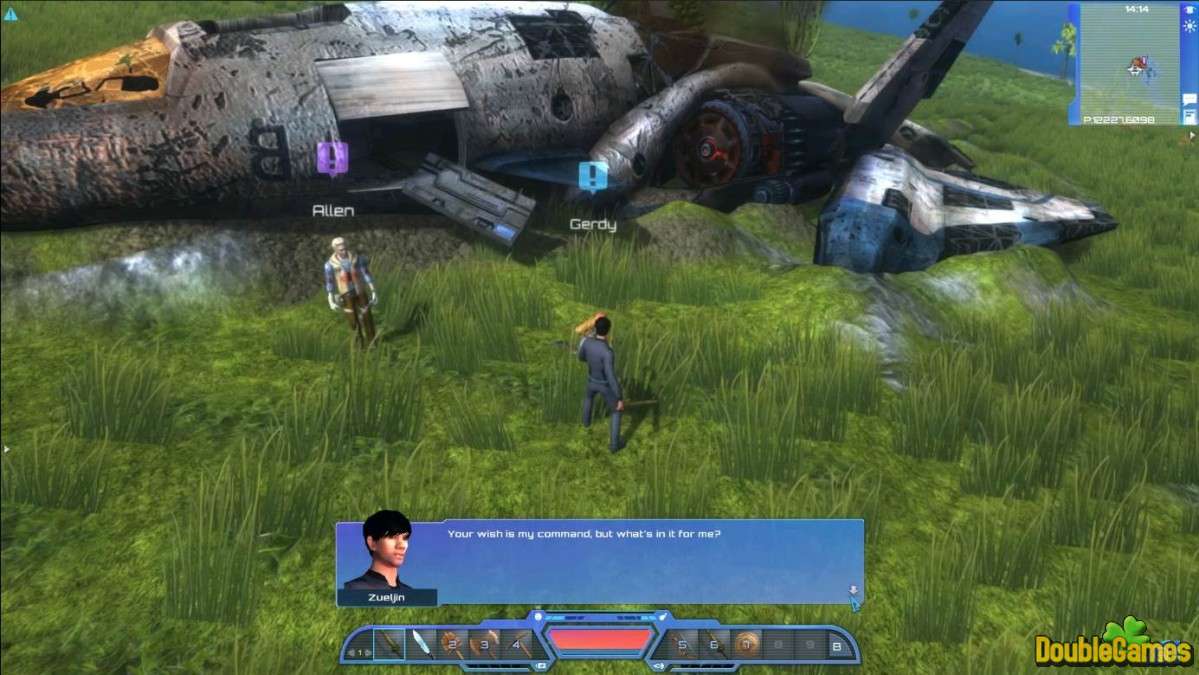This screenshot has height=675, width=1199.
Task: Advance dialogue with the down-arrow continue button
Action: coord(853,591)
